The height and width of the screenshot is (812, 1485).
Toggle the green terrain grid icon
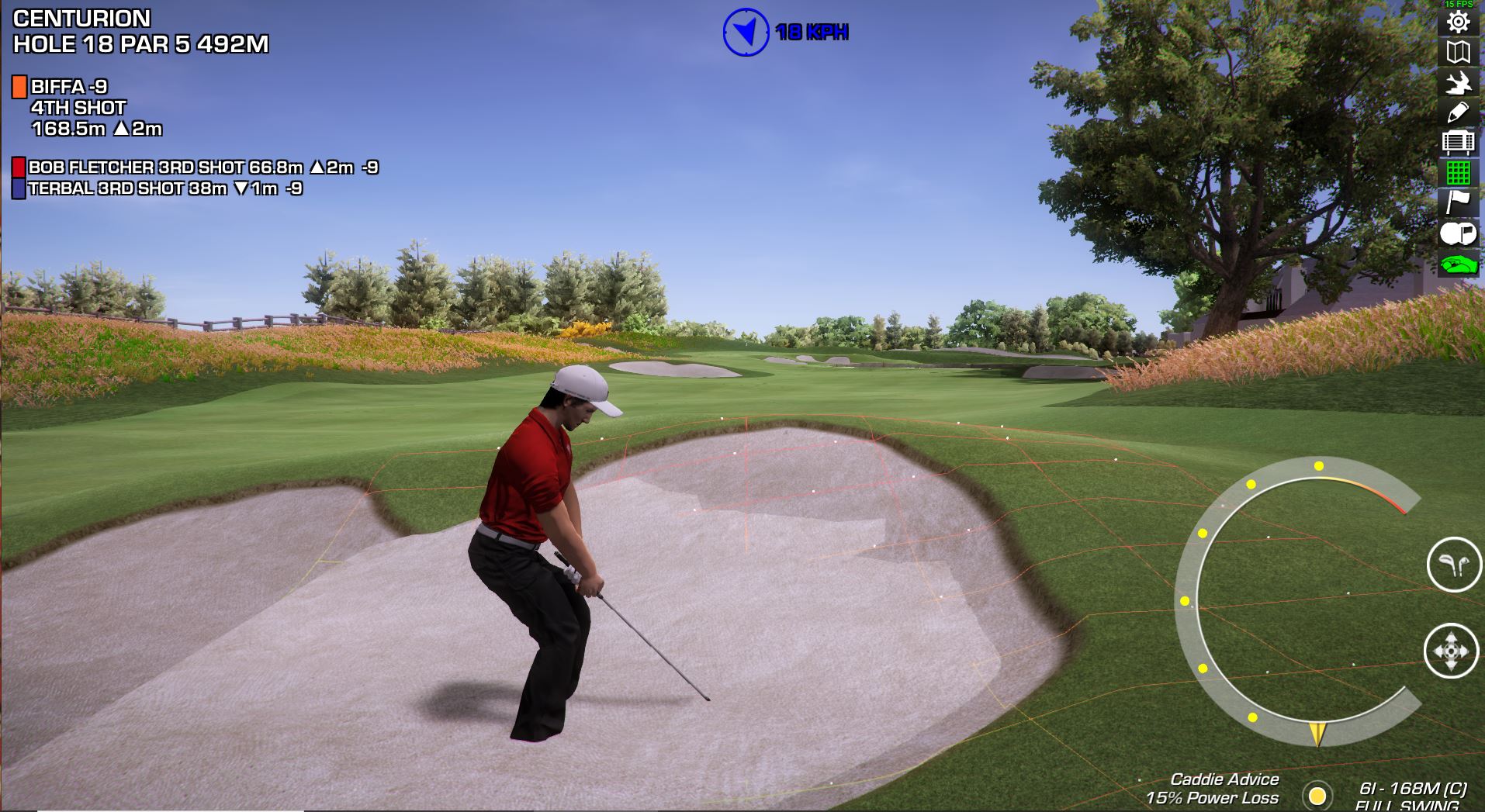1458,172
